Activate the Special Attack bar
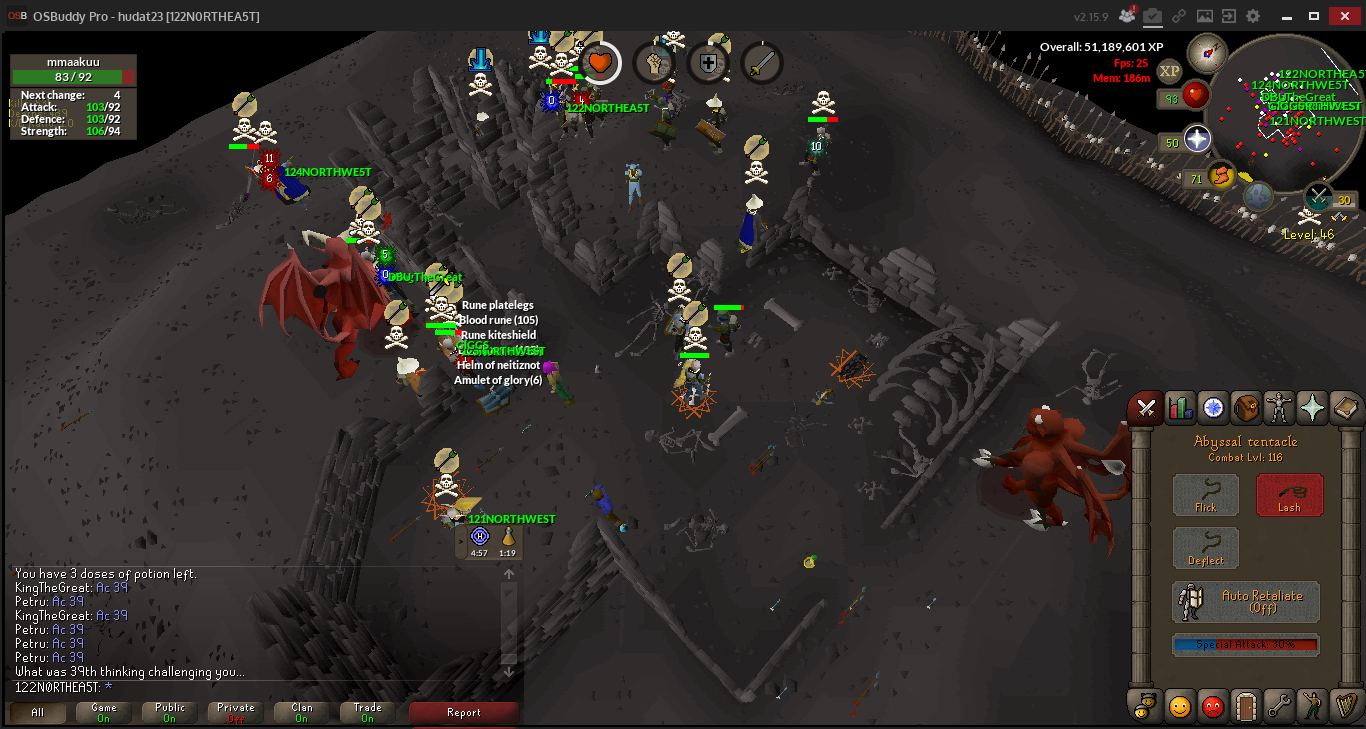 pyautogui.click(x=1246, y=645)
